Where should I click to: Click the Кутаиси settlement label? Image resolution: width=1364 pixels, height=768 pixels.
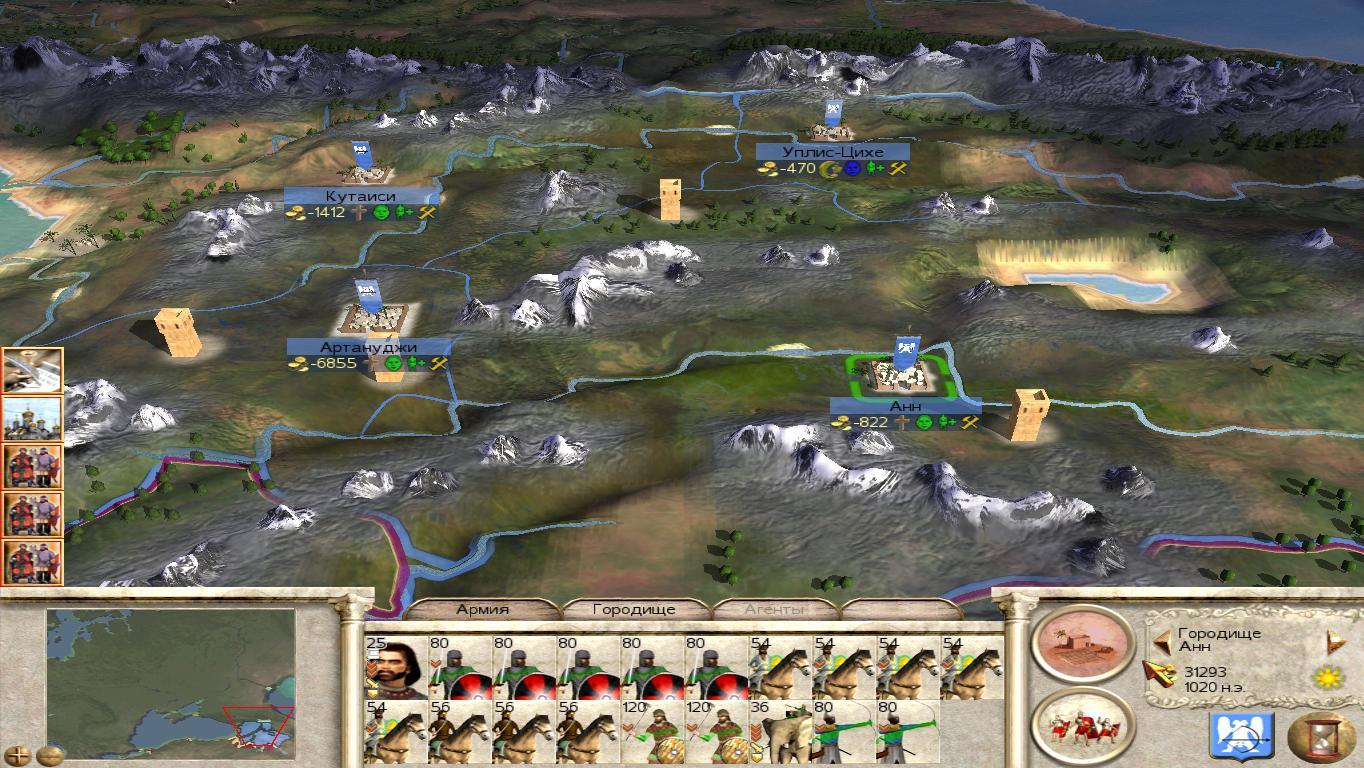(360, 196)
